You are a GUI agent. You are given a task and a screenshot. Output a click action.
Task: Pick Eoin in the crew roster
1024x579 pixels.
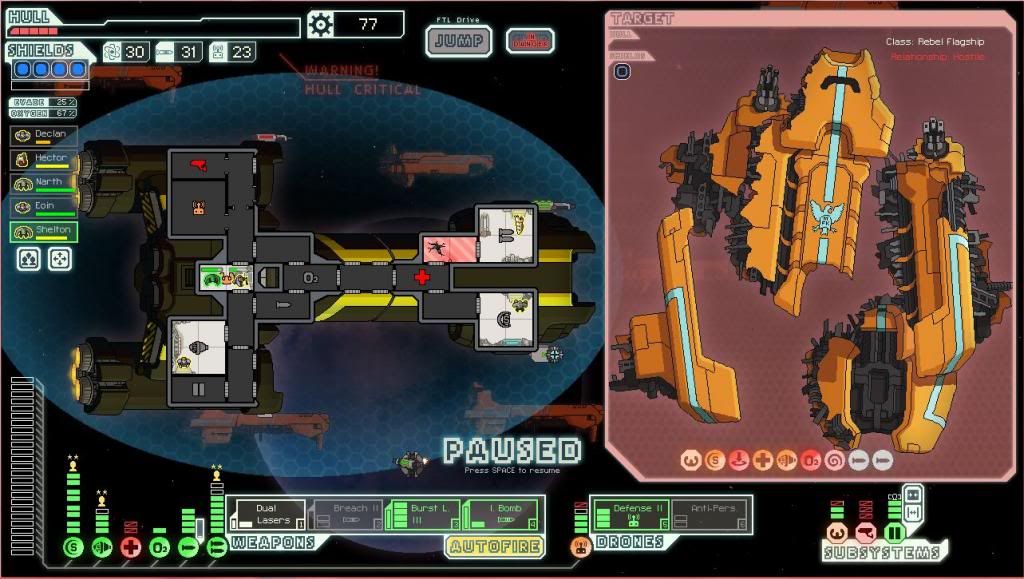tap(43, 207)
